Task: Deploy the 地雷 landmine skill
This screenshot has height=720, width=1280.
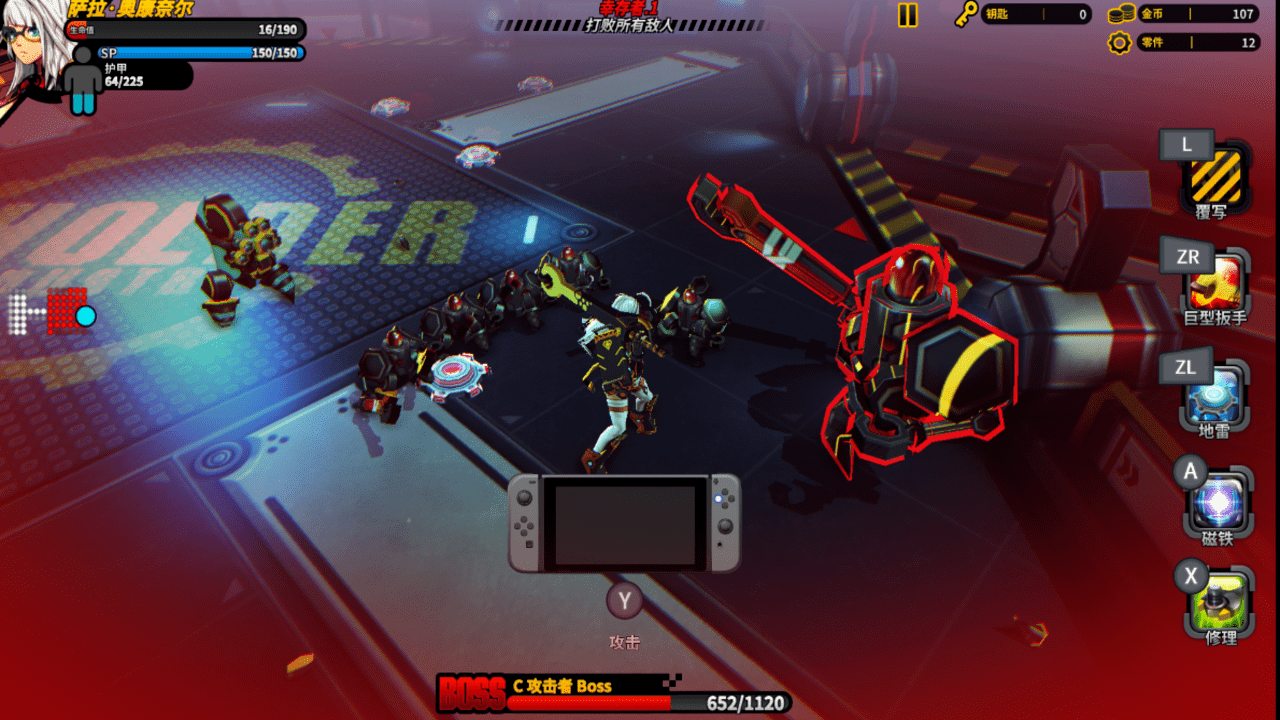Action: click(x=1216, y=393)
